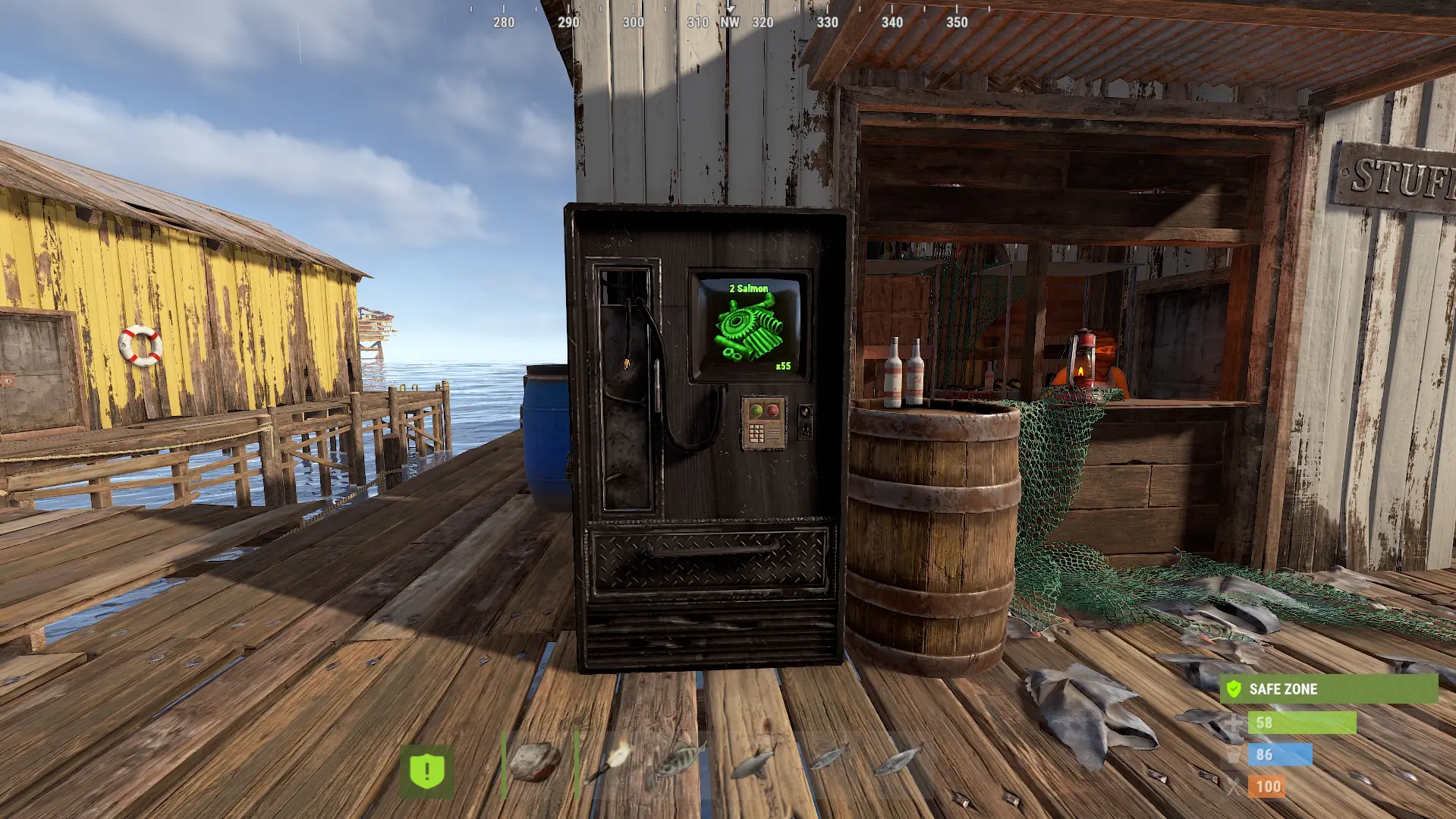This screenshot has height=819, width=1456.
Task: Click the green shield alert icon
Action: pyautogui.click(x=427, y=772)
